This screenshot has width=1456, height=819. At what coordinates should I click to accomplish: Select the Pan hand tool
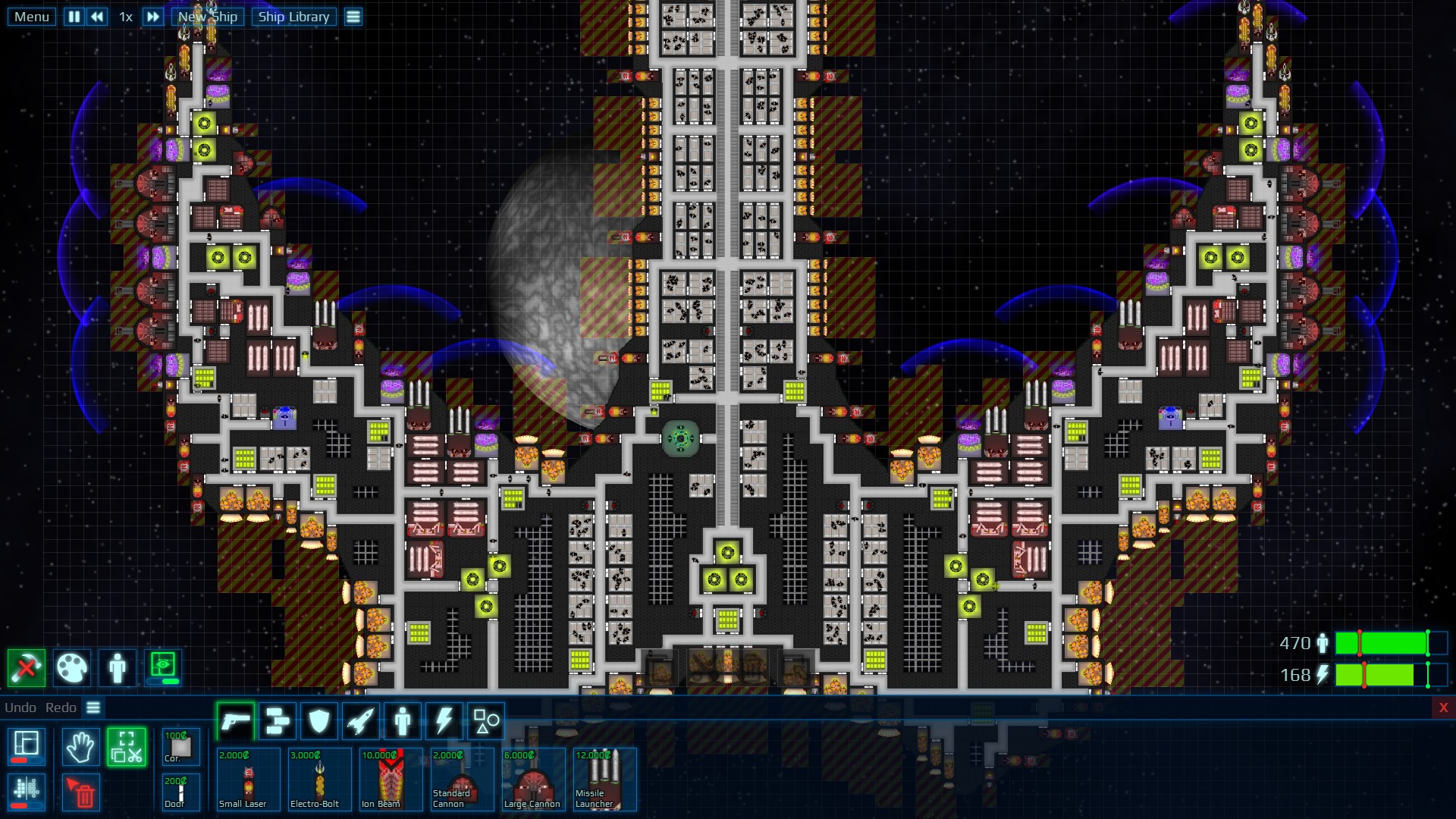coord(80,747)
